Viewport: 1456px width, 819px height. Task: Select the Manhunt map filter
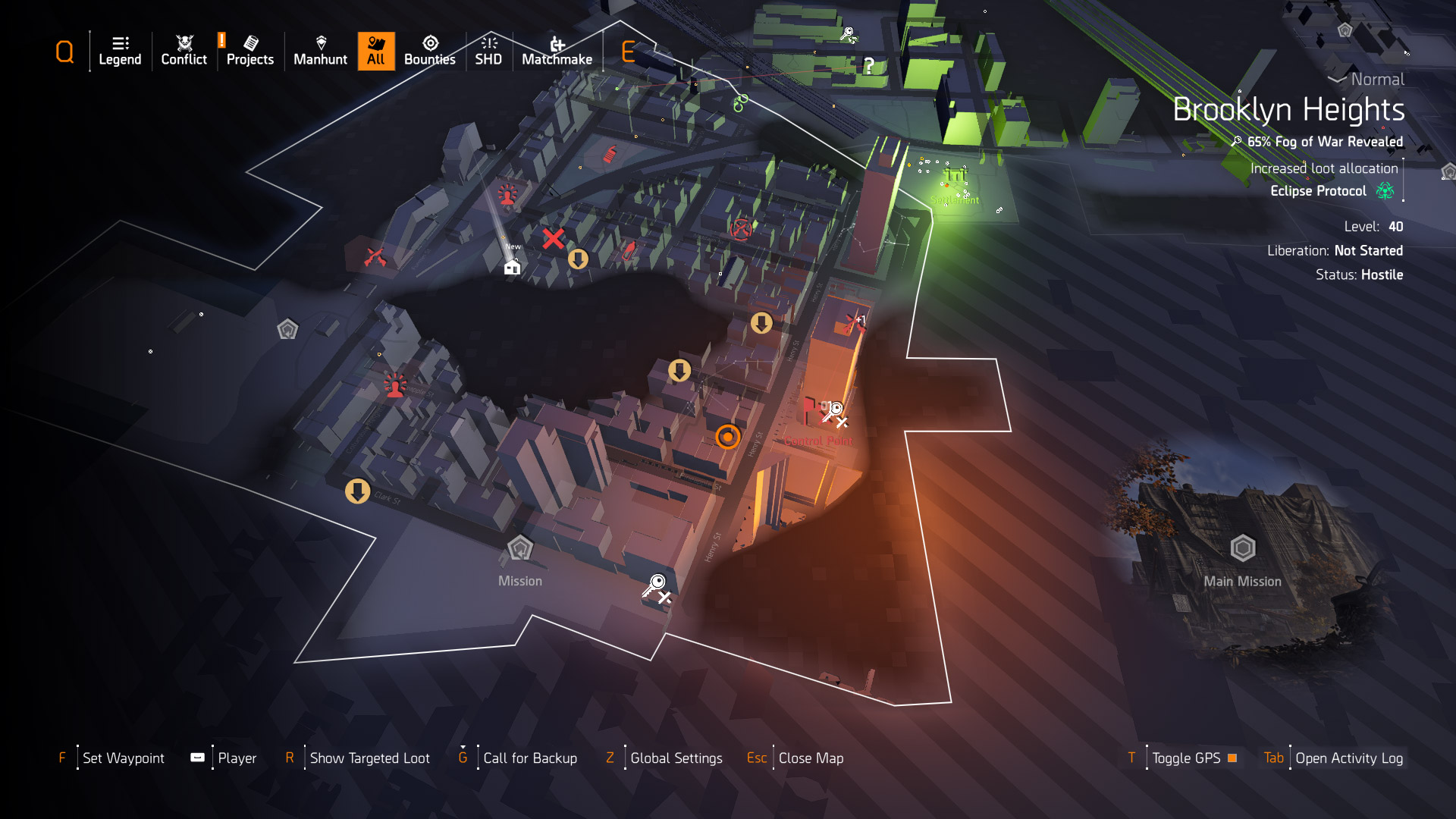pos(320,51)
